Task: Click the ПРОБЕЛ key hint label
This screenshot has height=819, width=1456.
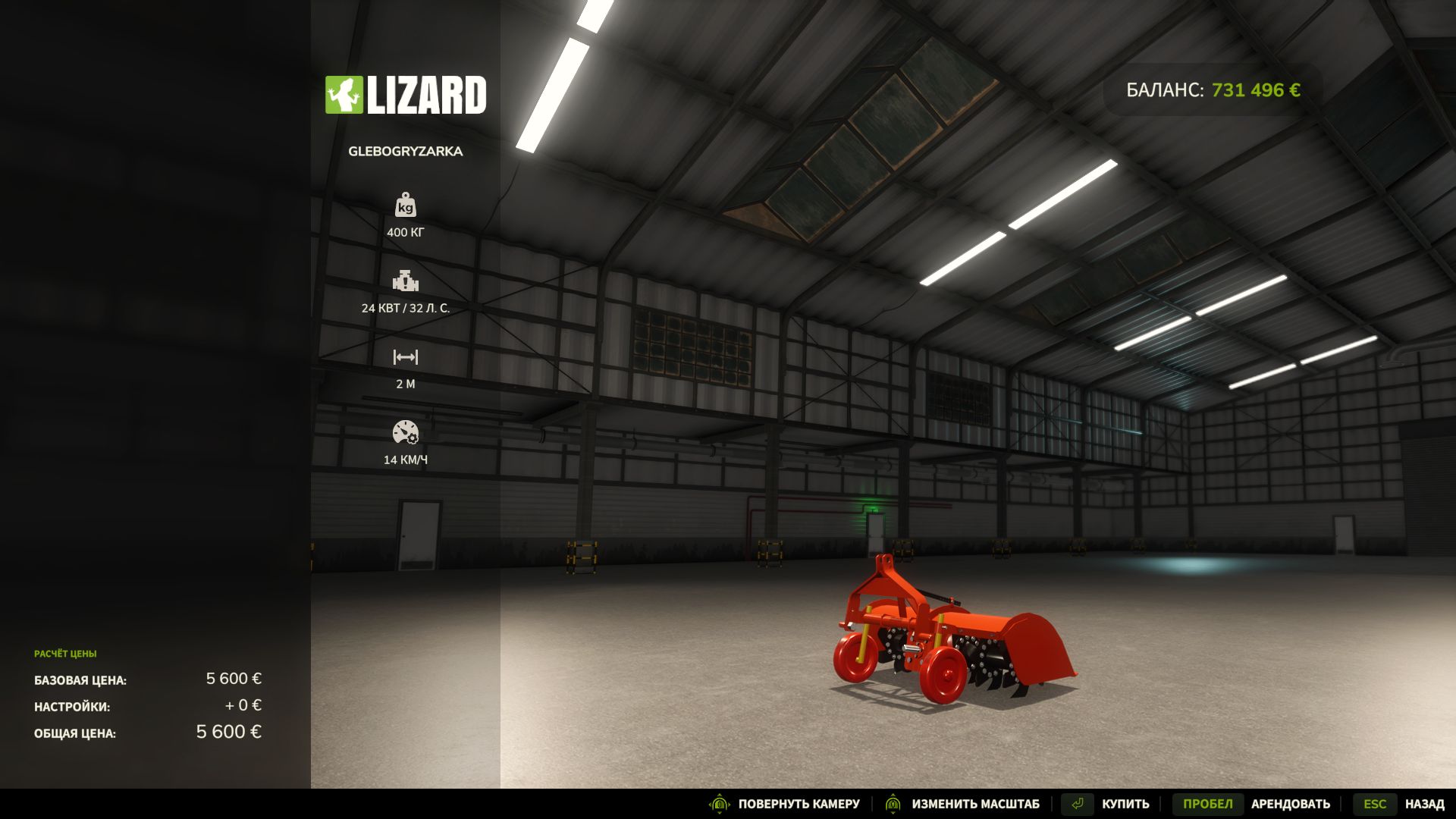Action: pyautogui.click(x=1206, y=803)
